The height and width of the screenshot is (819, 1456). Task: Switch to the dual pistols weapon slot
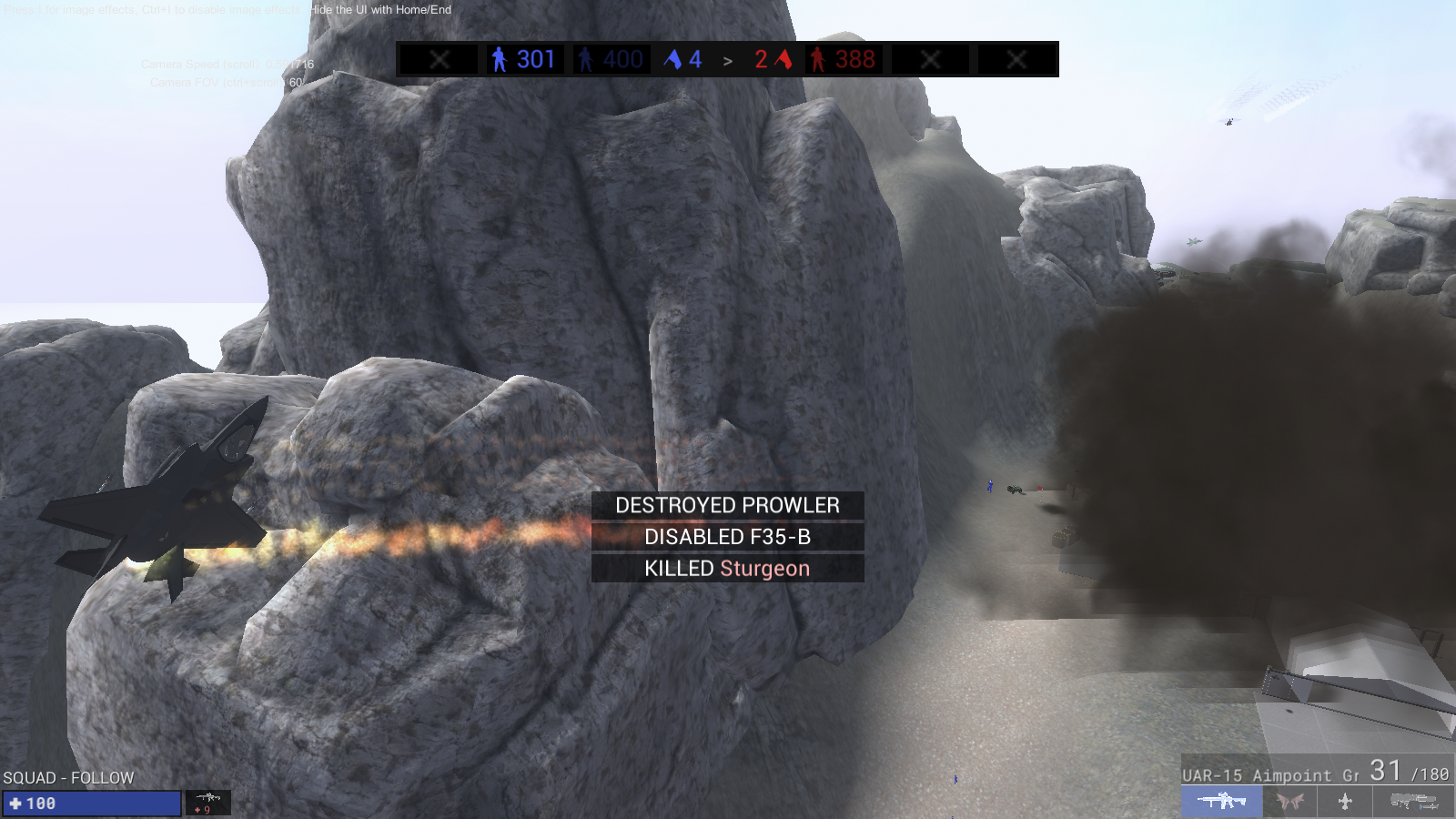coord(1289,801)
